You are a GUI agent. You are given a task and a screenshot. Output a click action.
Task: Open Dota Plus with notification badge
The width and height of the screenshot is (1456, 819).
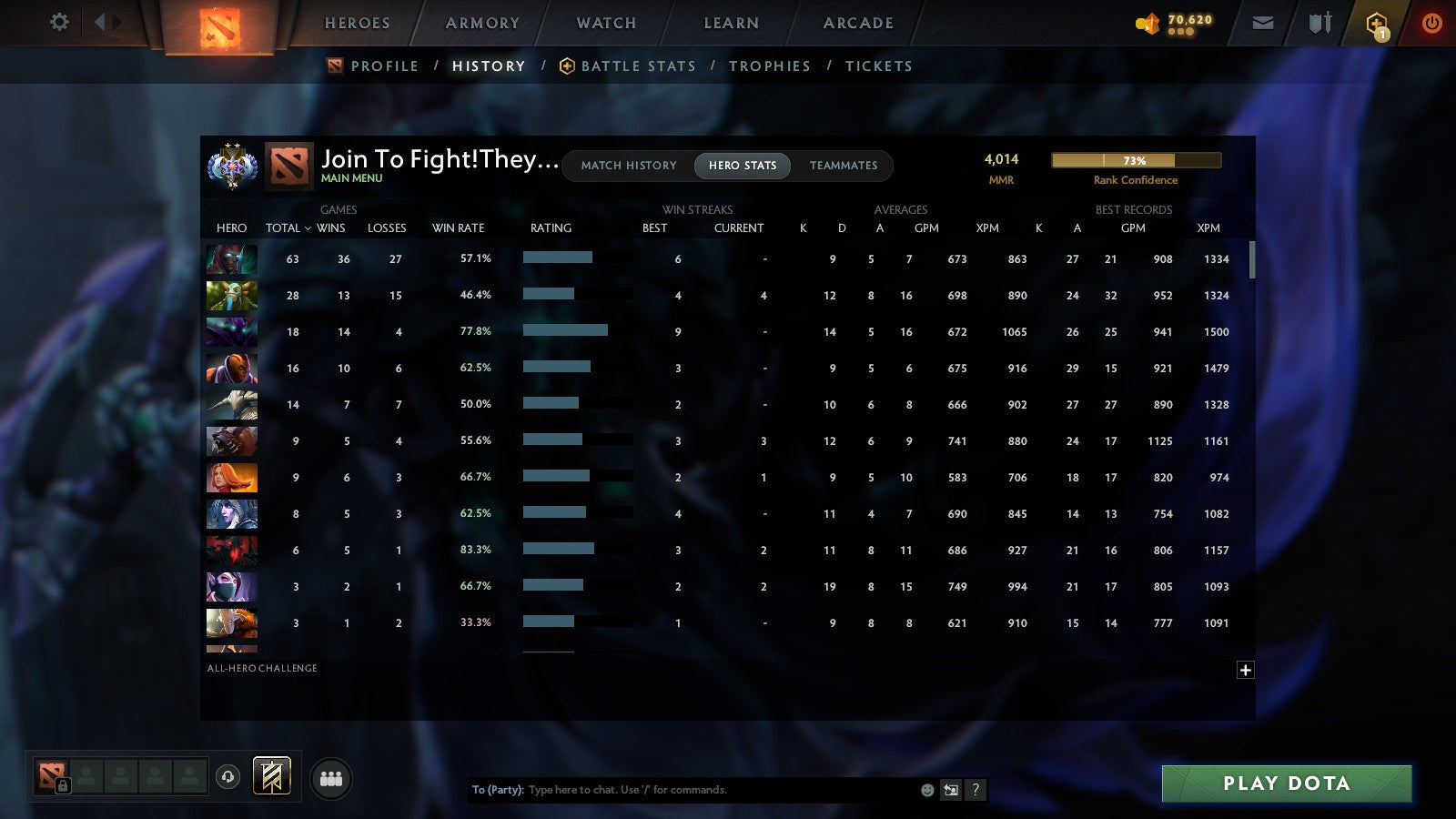pyautogui.click(x=1377, y=22)
